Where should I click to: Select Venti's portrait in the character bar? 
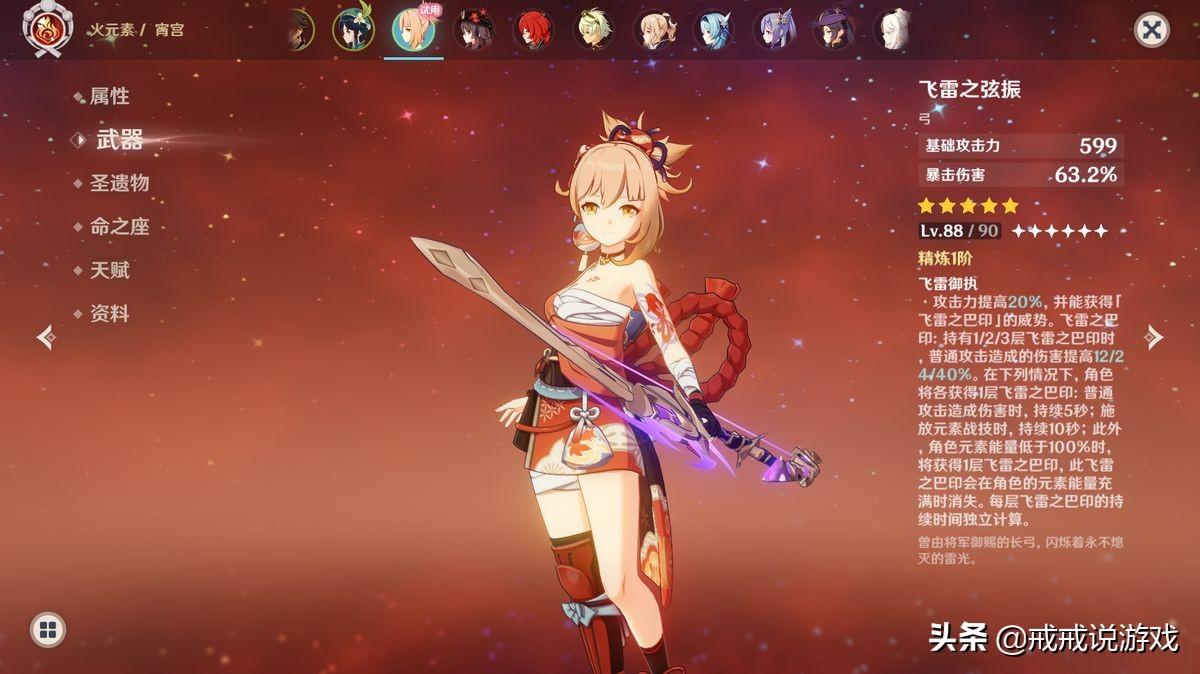(353, 30)
